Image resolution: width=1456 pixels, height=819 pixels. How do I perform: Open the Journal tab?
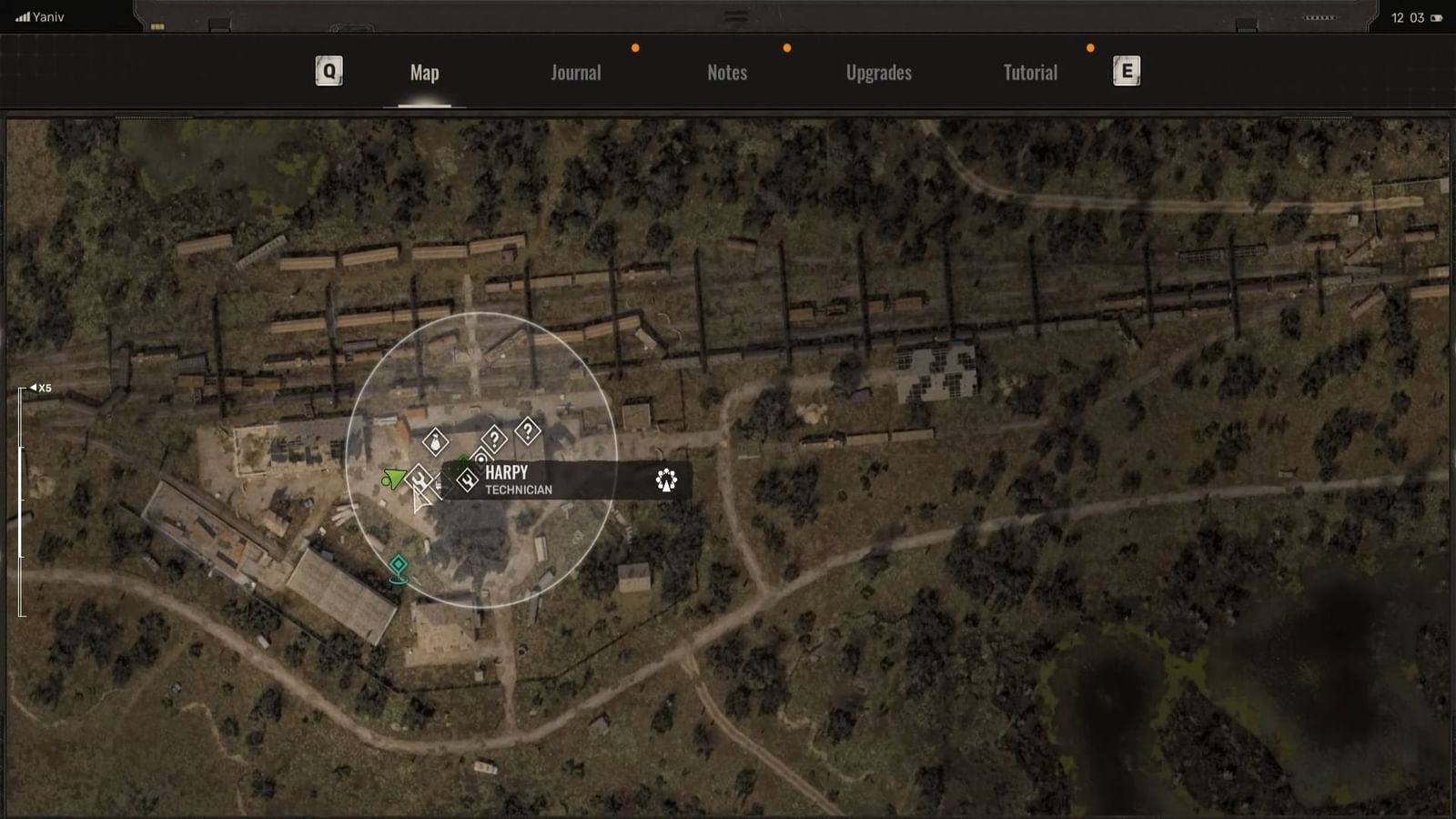[x=575, y=73]
